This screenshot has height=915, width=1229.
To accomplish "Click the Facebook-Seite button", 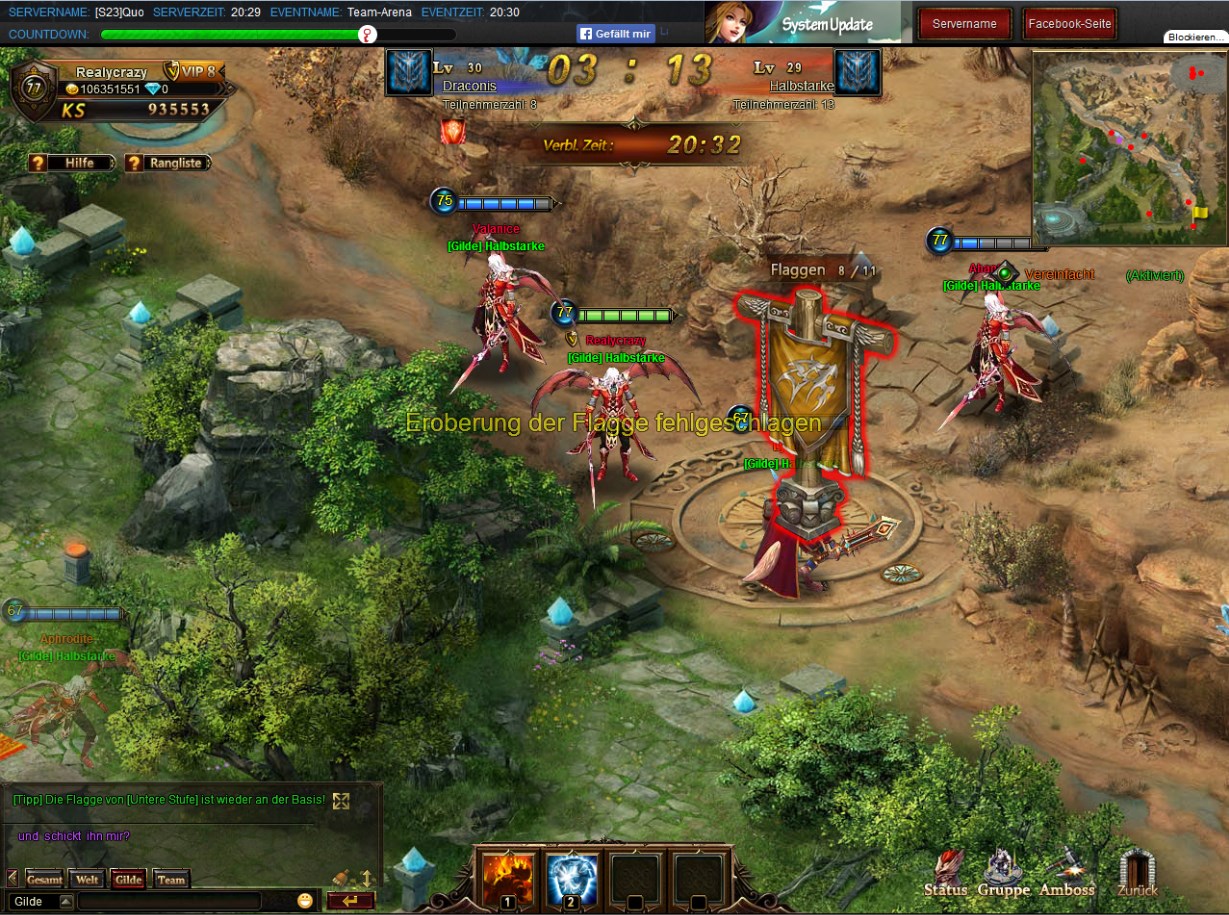I will click(x=1069, y=24).
